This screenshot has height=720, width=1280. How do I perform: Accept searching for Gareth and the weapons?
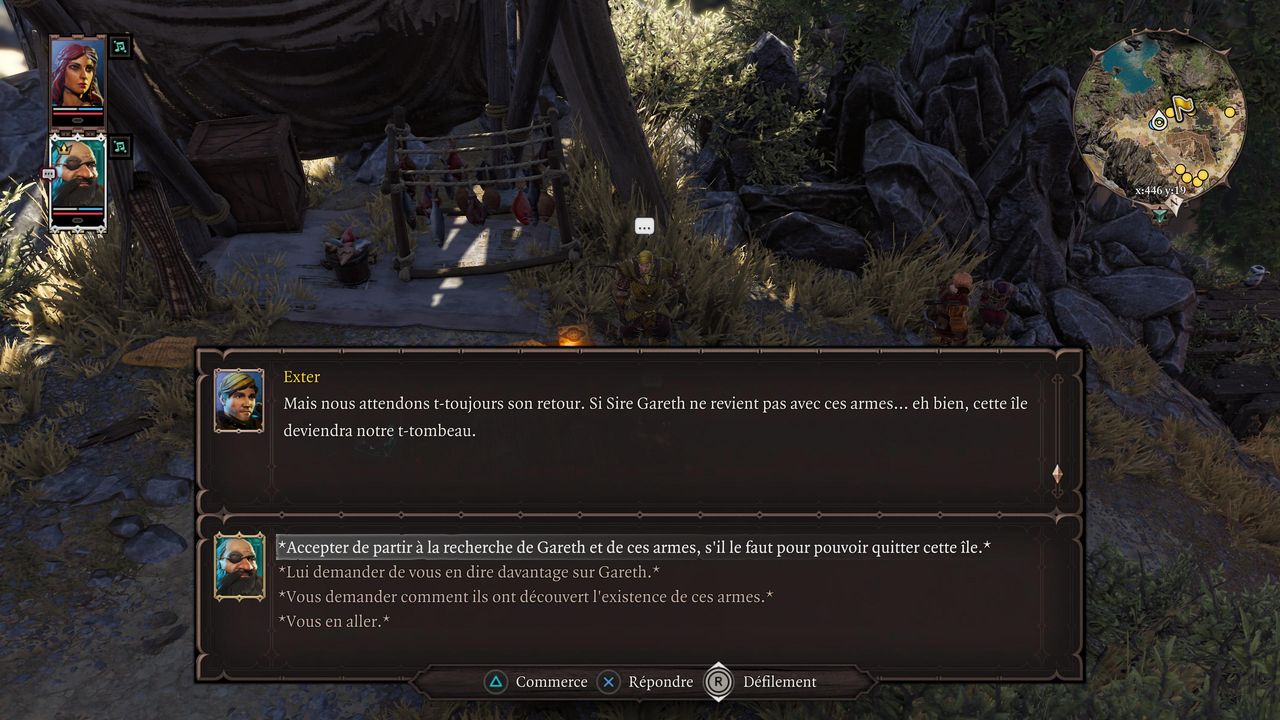[x=633, y=548]
